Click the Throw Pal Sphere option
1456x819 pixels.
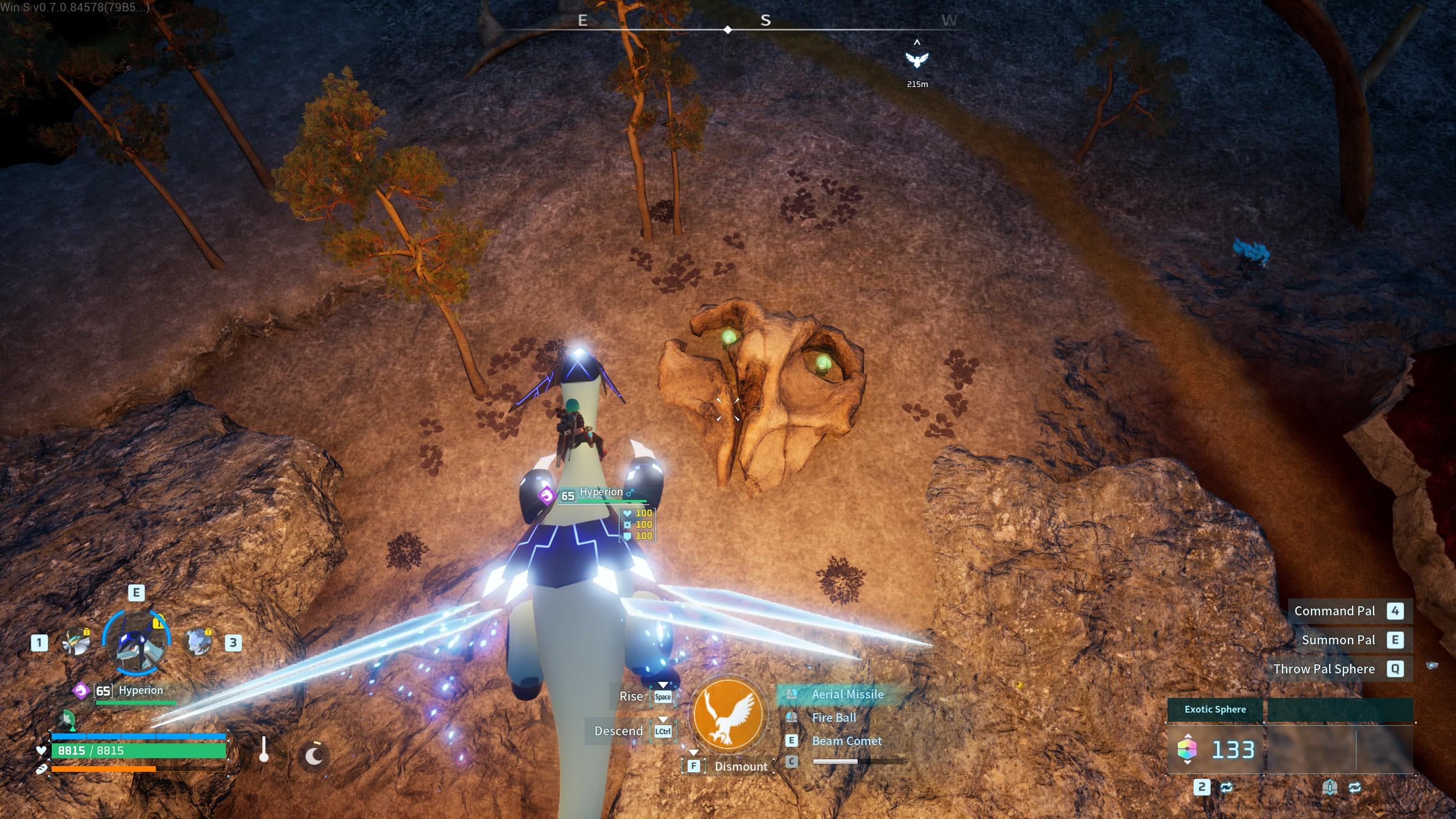(x=1323, y=669)
